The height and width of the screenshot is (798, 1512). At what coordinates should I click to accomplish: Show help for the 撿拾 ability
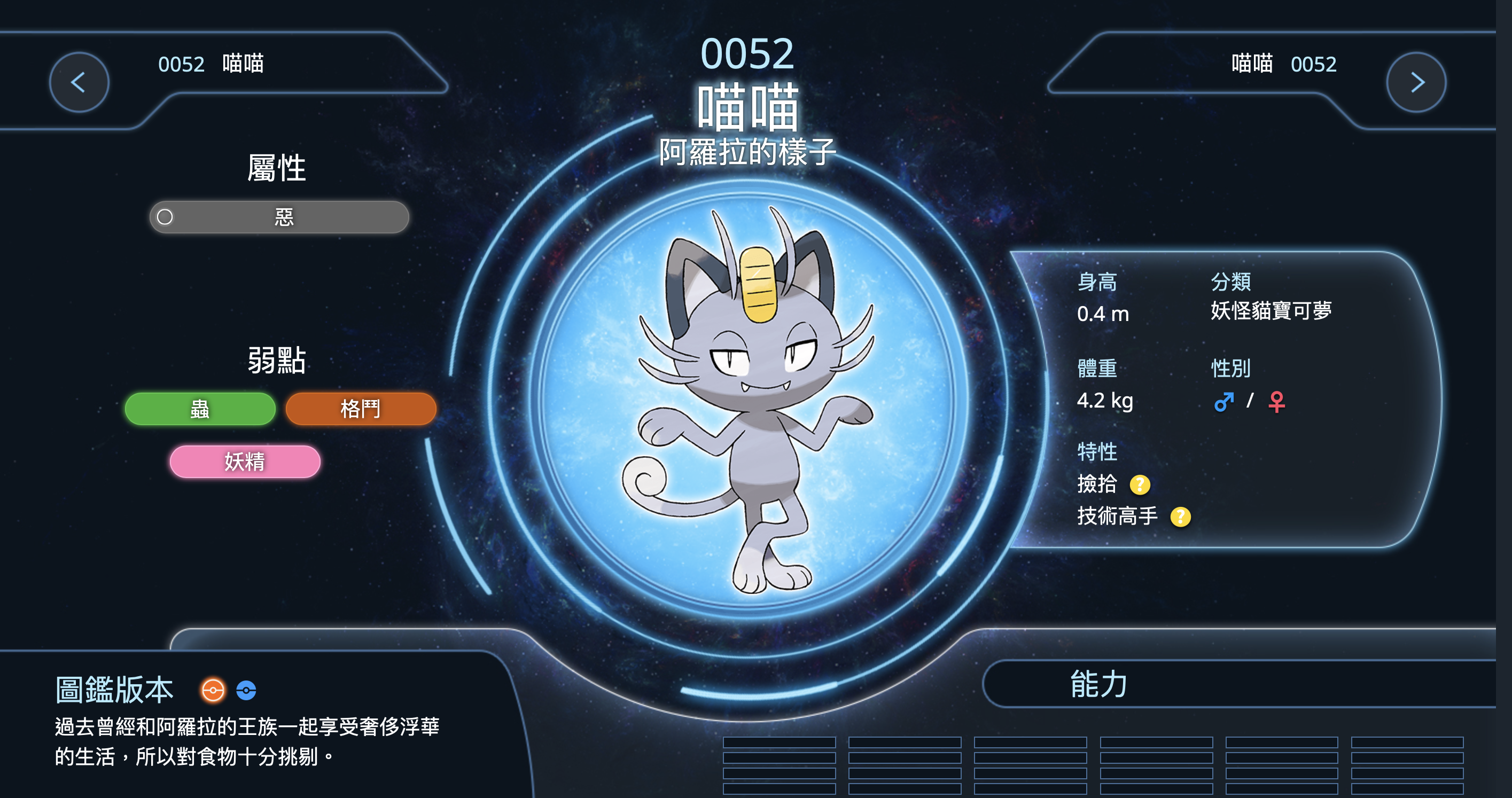[1139, 484]
